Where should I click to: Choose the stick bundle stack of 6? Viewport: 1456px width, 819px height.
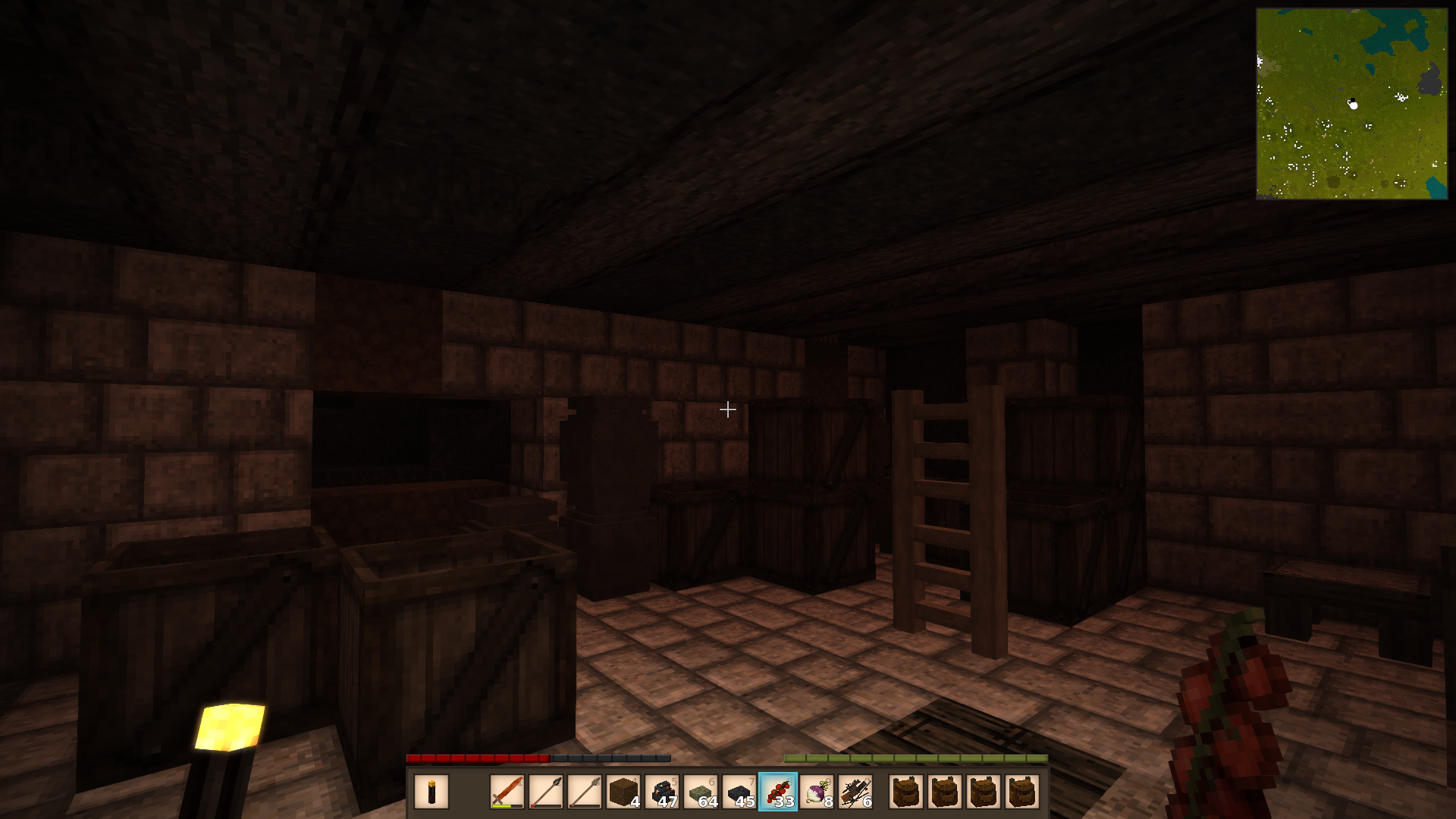[855, 792]
